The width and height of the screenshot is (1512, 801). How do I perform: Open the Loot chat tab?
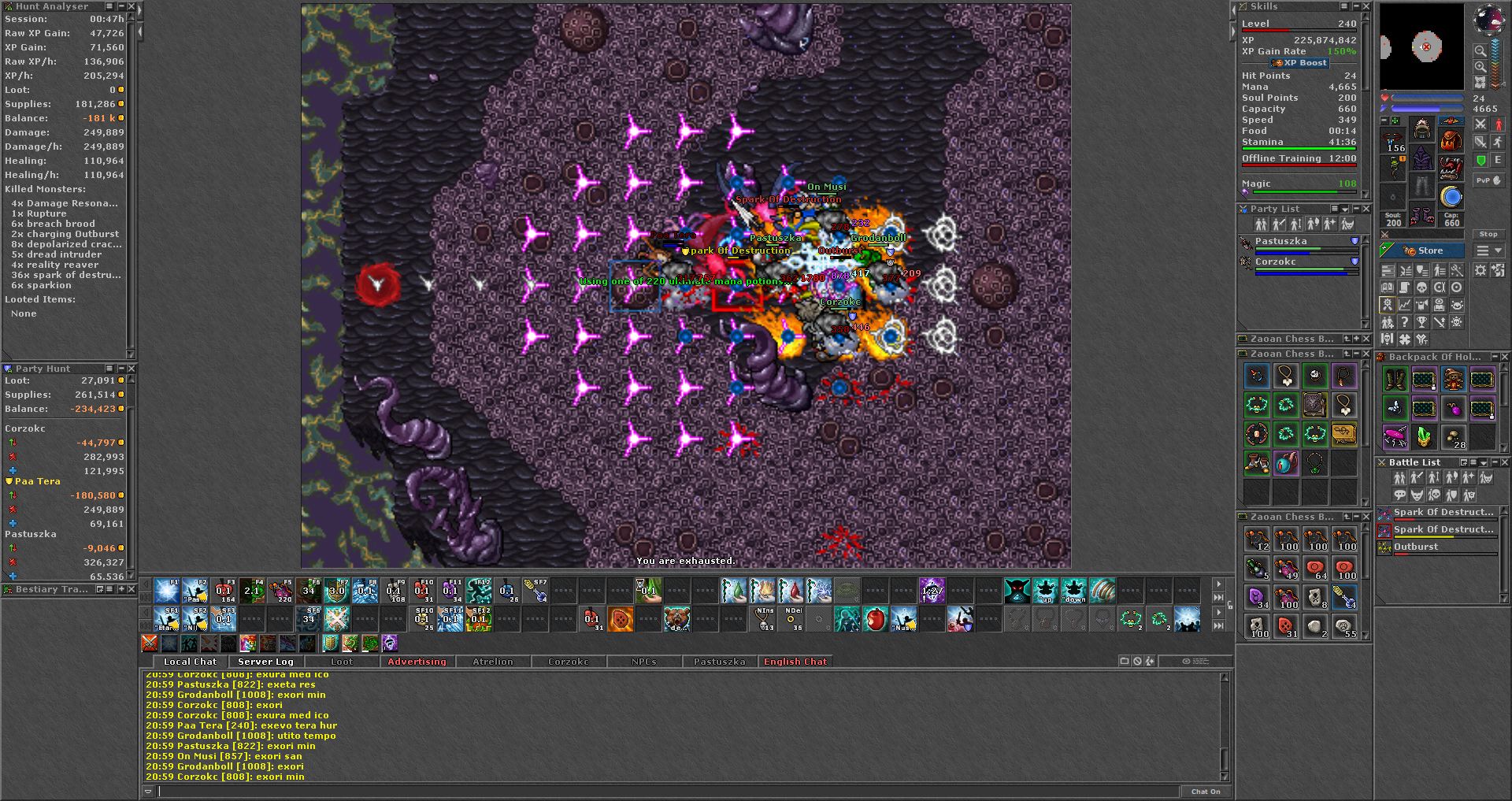(x=342, y=662)
